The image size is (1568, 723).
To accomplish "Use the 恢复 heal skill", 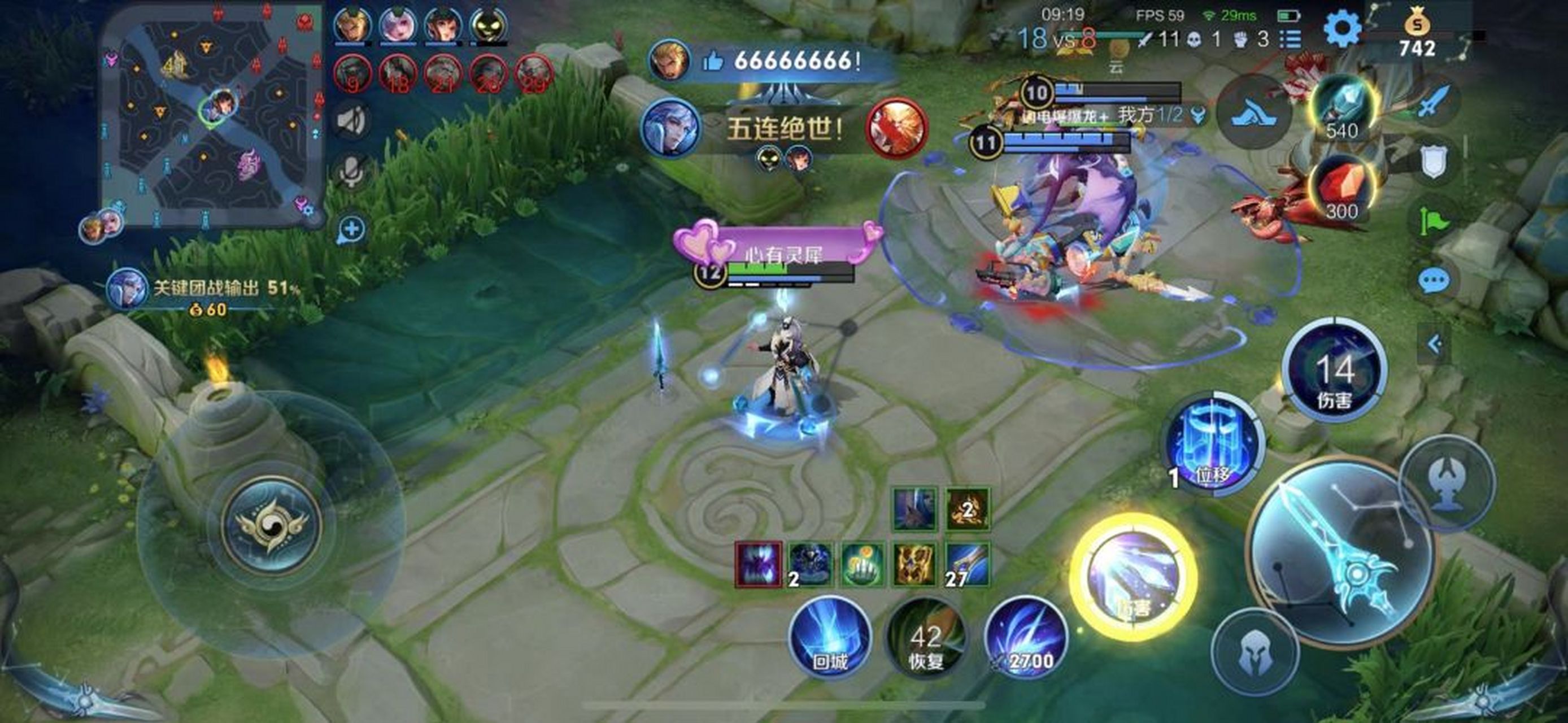I will click(926, 636).
